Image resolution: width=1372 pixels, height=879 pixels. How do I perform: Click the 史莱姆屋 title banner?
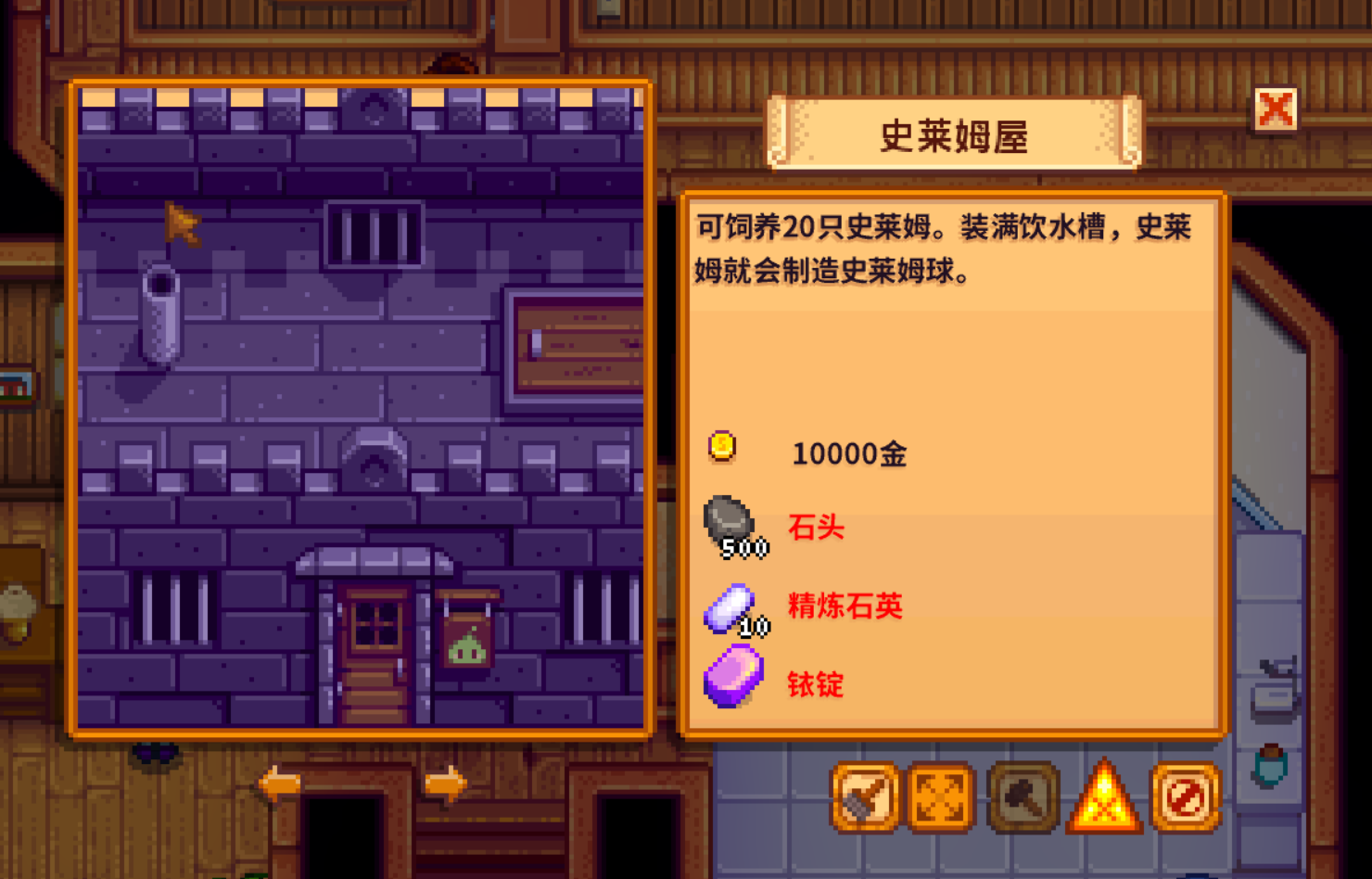(954, 134)
